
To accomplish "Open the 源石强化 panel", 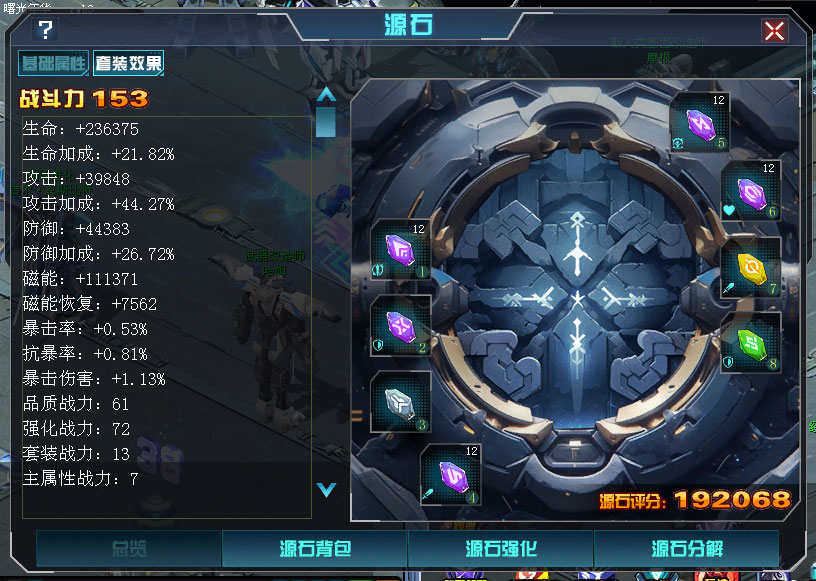I will 501,549.
